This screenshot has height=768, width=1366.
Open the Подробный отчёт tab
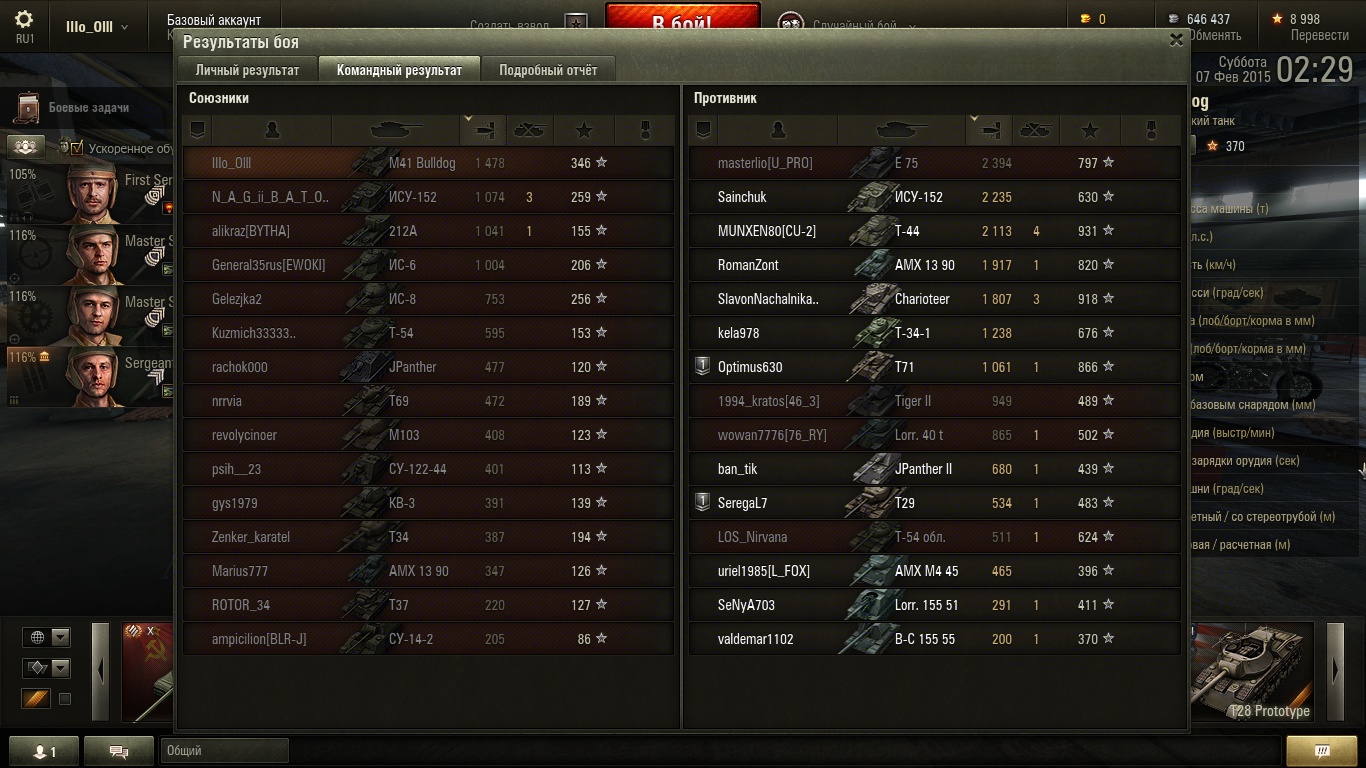pos(548,70)
